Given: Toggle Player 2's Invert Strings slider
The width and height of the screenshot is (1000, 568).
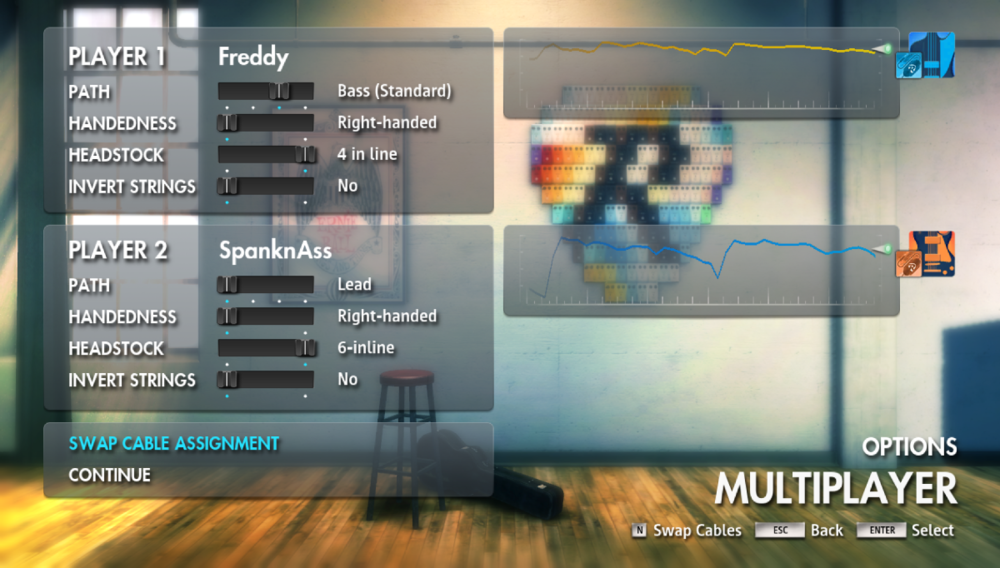Looking at the screenshot, I should [x=266, y=380].
